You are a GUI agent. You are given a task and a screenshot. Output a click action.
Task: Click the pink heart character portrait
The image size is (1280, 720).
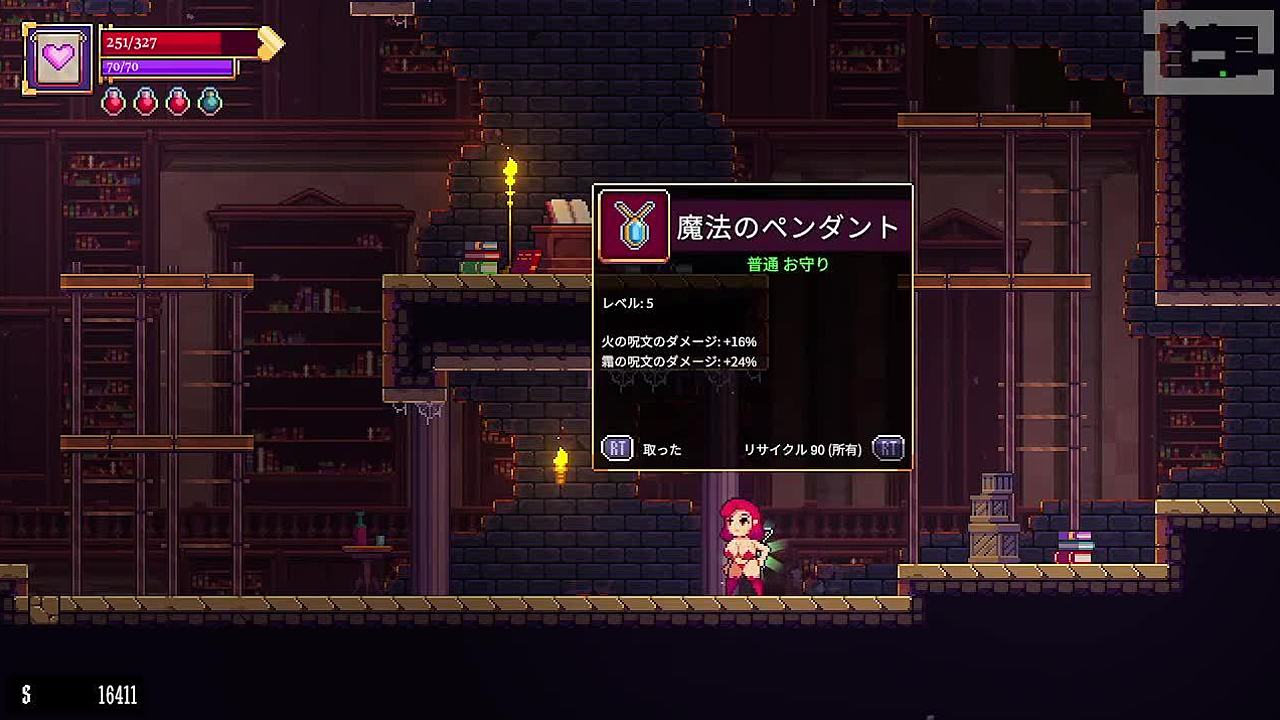coord(59,58)
